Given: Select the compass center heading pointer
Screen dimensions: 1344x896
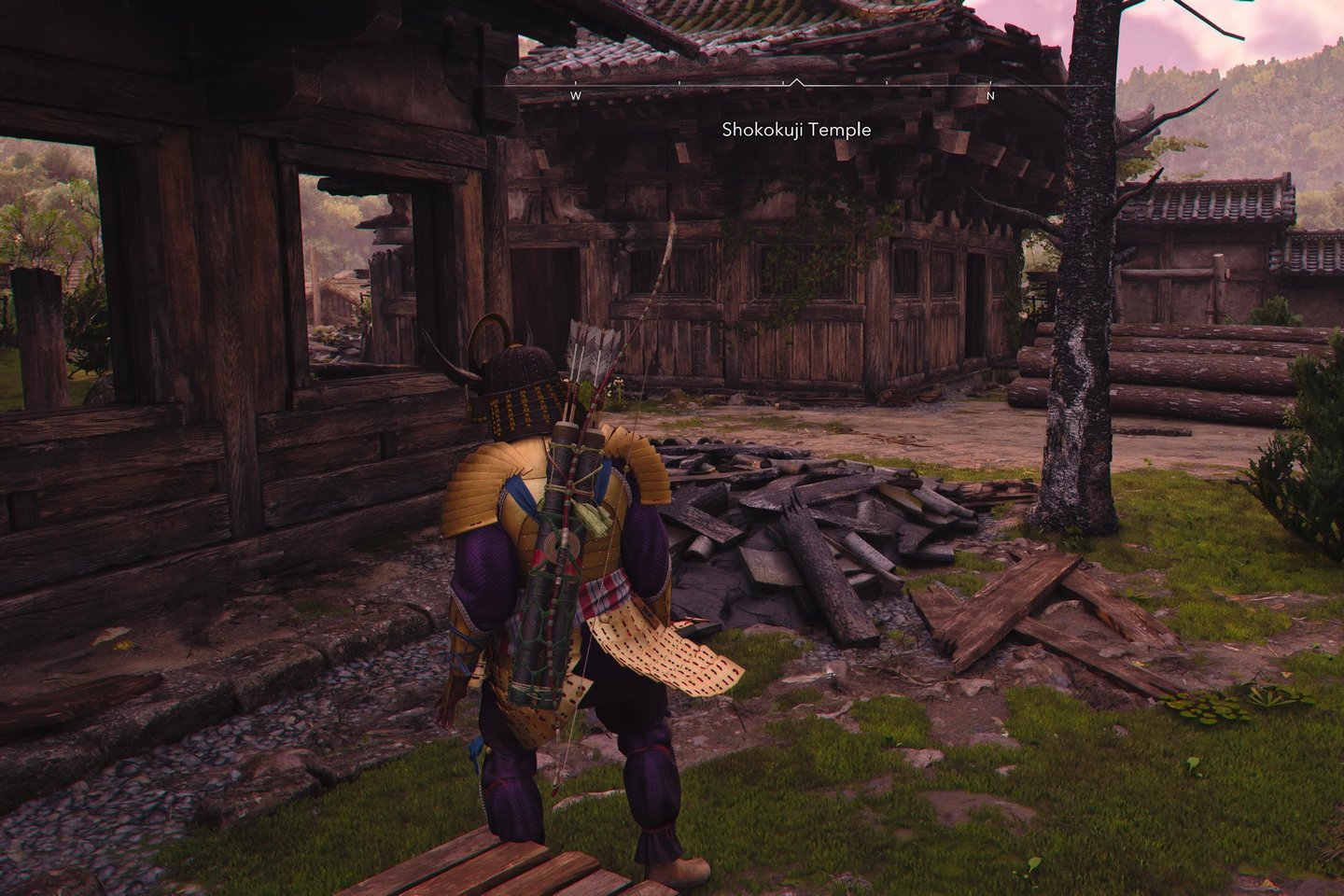Looking at the screenshot, I should 795,83.
